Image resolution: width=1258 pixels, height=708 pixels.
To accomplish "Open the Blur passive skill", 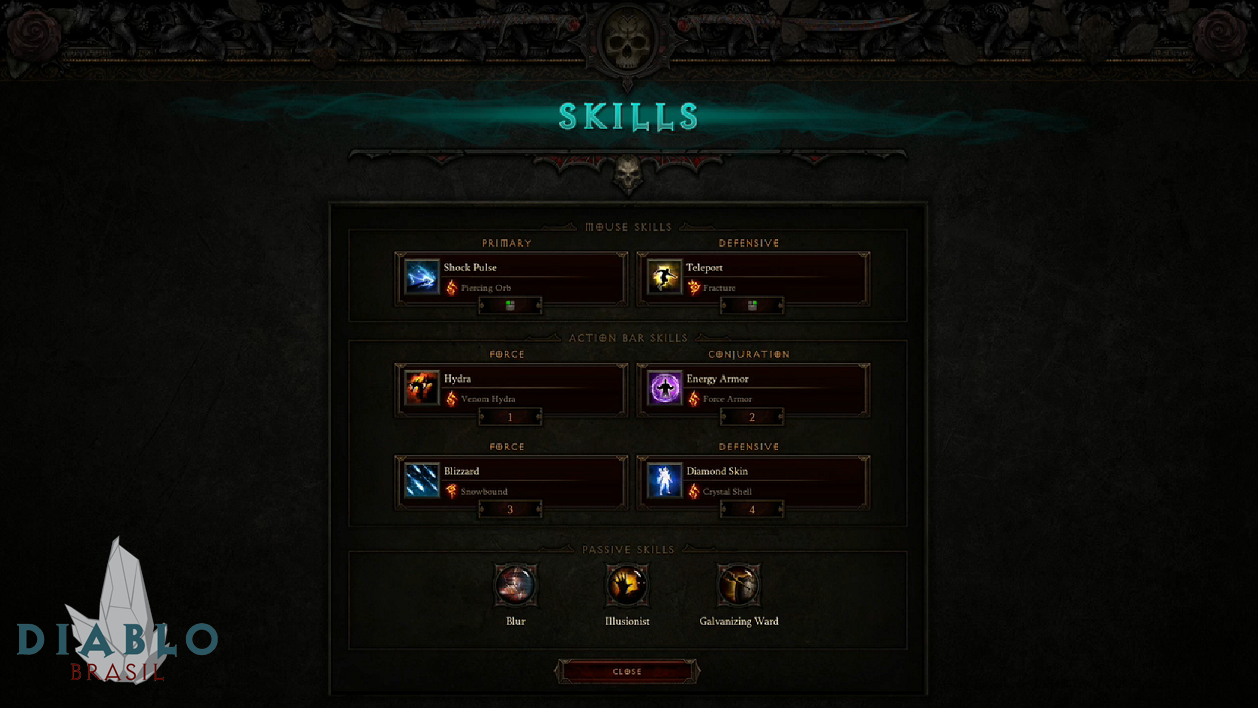I will coord(516,586).
